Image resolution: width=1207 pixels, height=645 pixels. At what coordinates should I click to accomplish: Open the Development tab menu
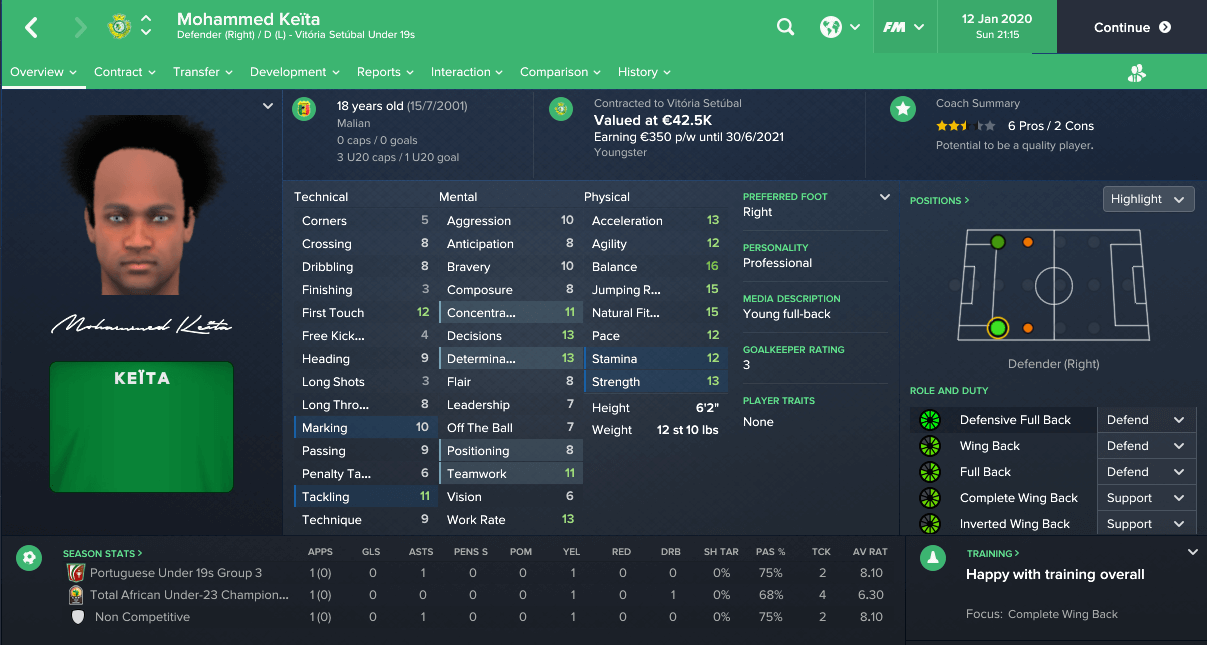coord(295,72)
